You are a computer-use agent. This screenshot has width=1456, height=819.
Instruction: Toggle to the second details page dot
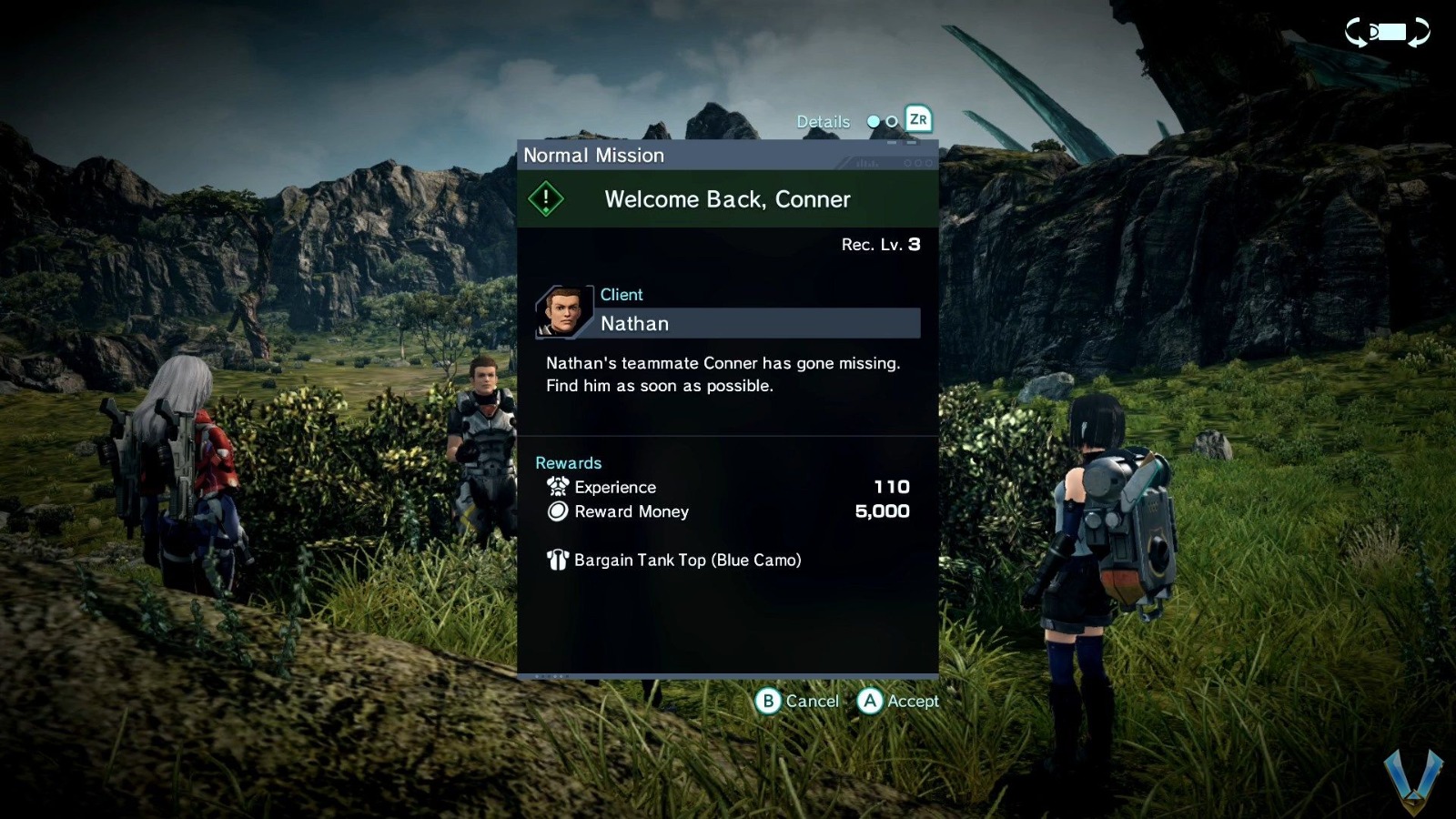pos(890,121)
